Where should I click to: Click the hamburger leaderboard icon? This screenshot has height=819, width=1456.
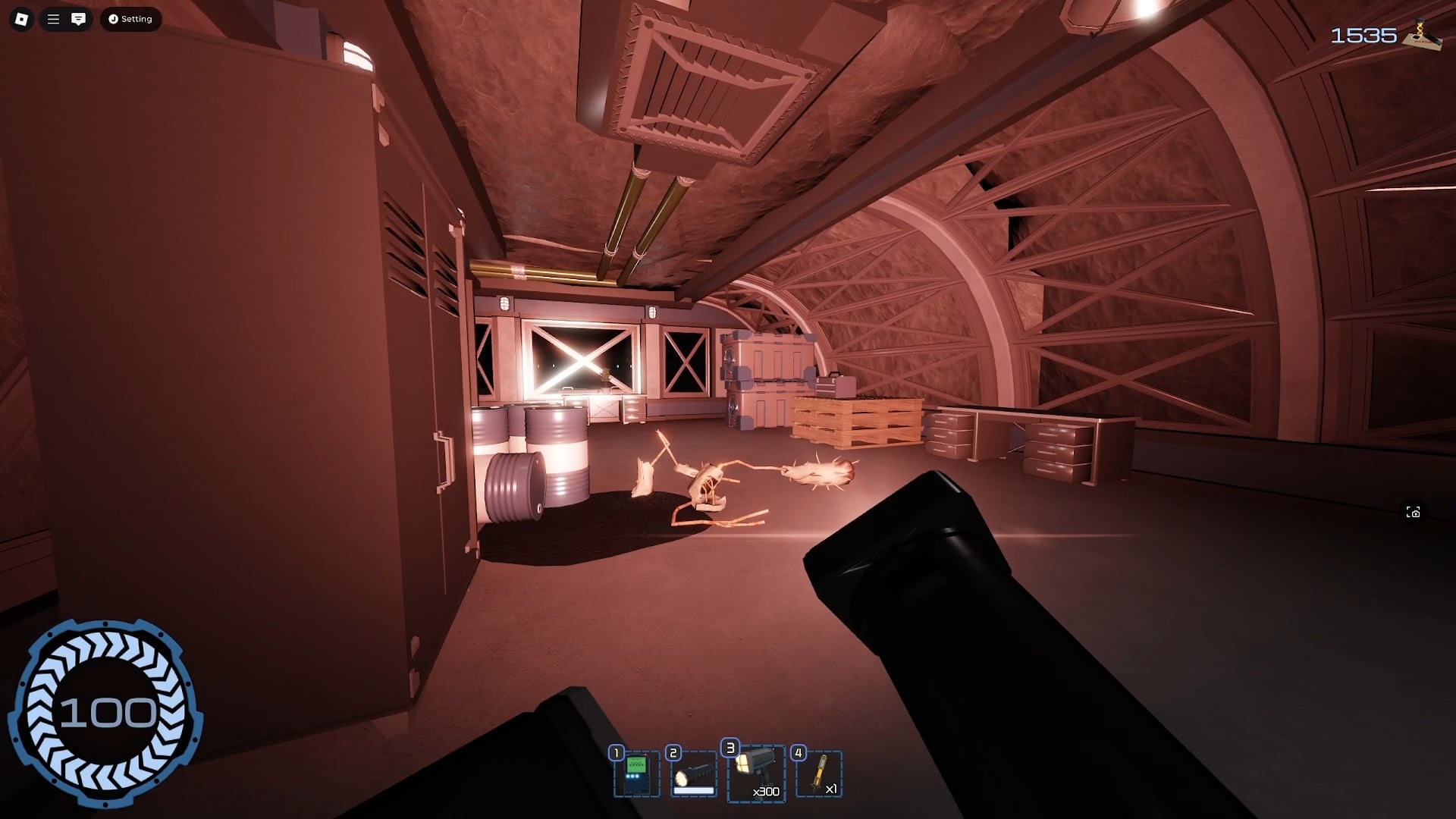coord(52,19)
